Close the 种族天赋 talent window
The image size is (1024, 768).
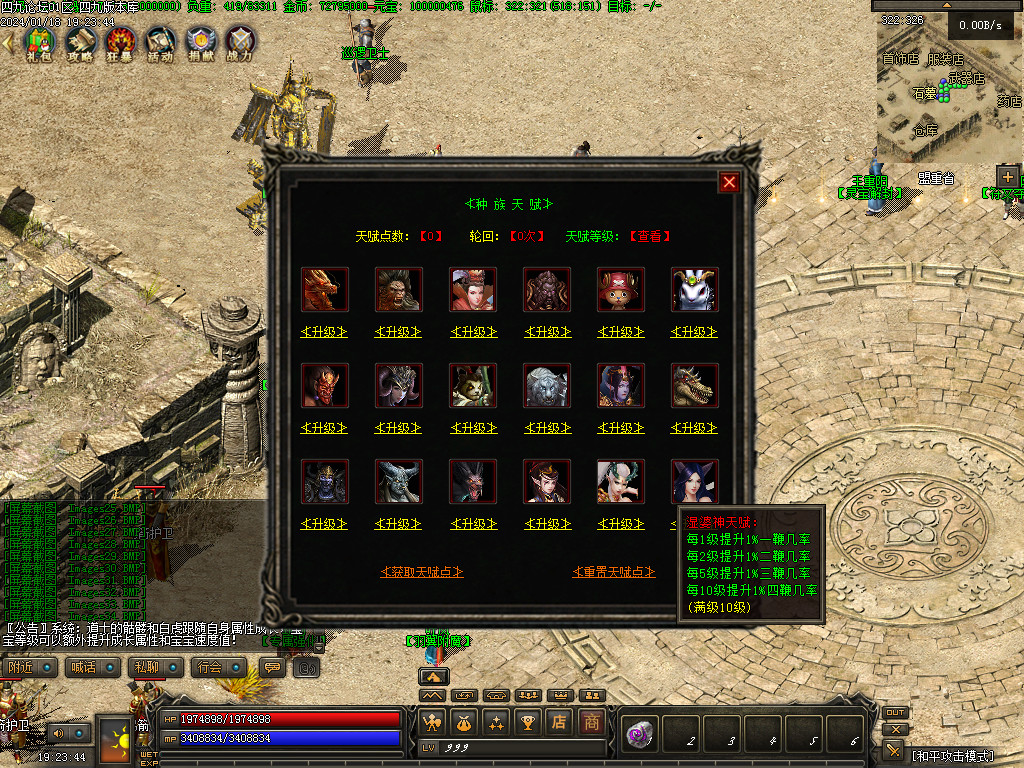coord(729,182)
